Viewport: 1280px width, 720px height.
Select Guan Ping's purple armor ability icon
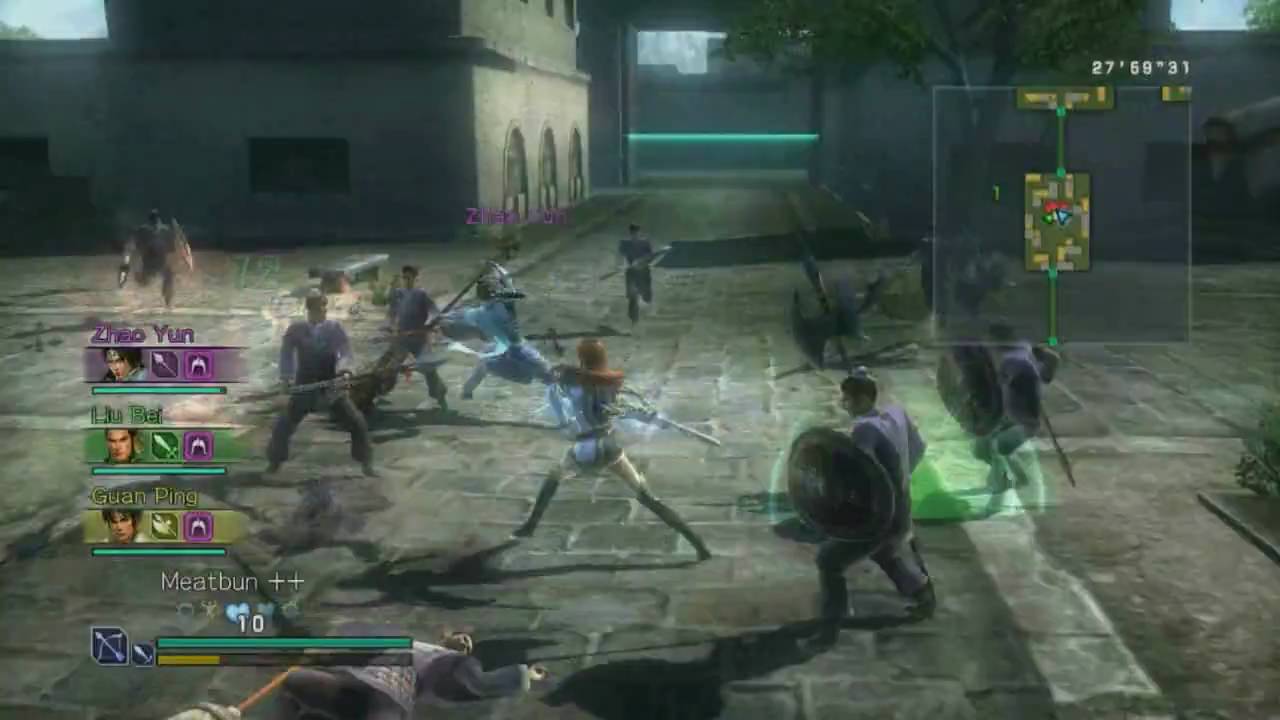200,525
